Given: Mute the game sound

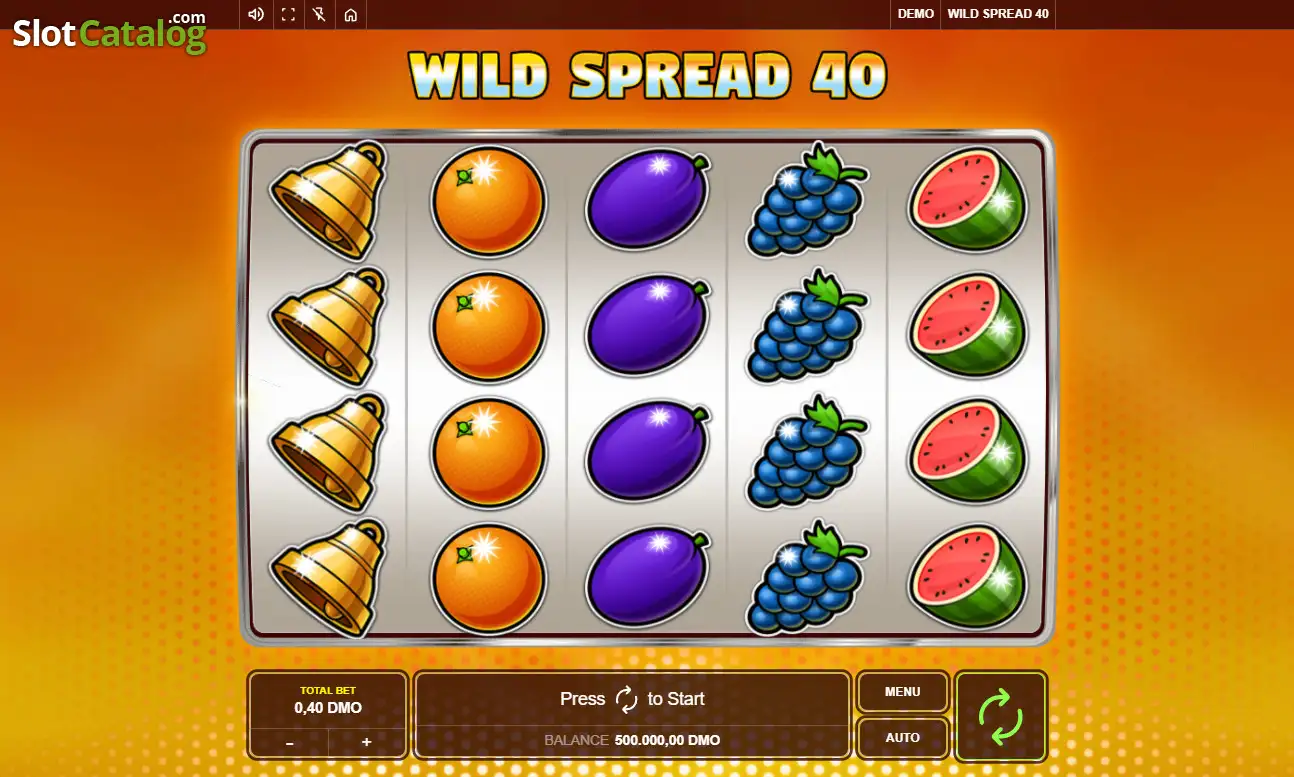Looking at the screenshot, I should (255, 15).
